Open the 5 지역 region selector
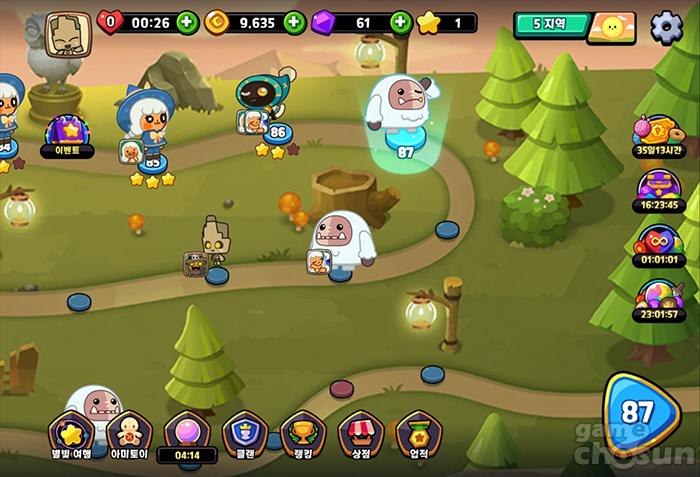This screenshot has width=700, height=477. point(550,23)
